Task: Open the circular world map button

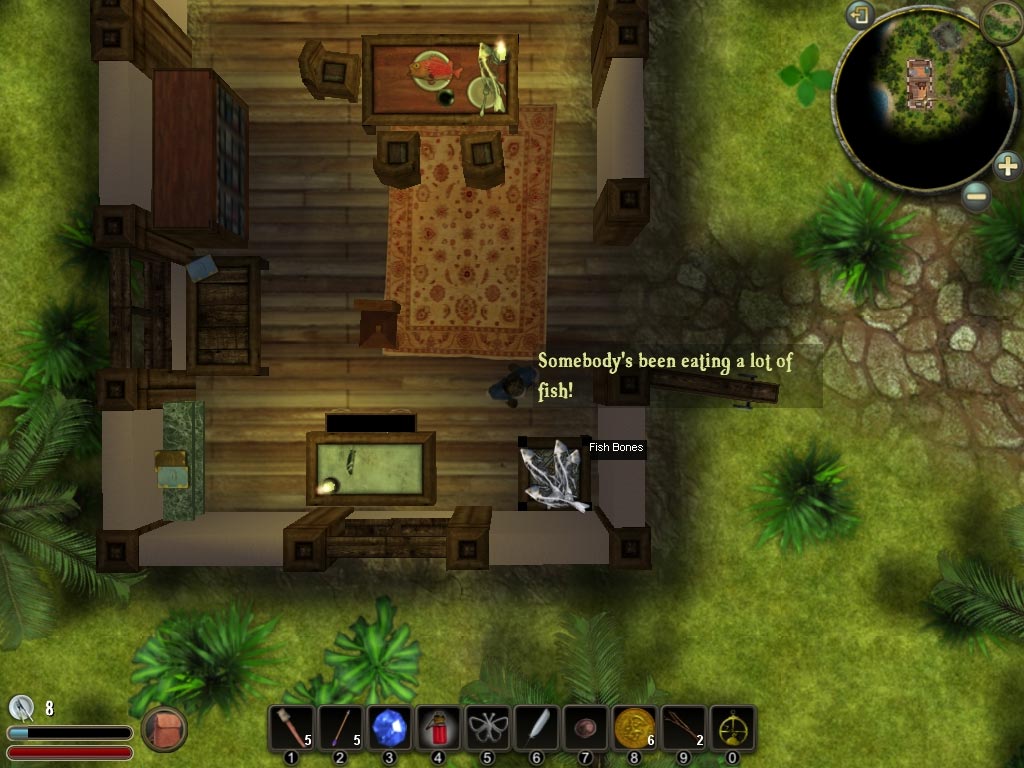Action: pos(1002,20)
